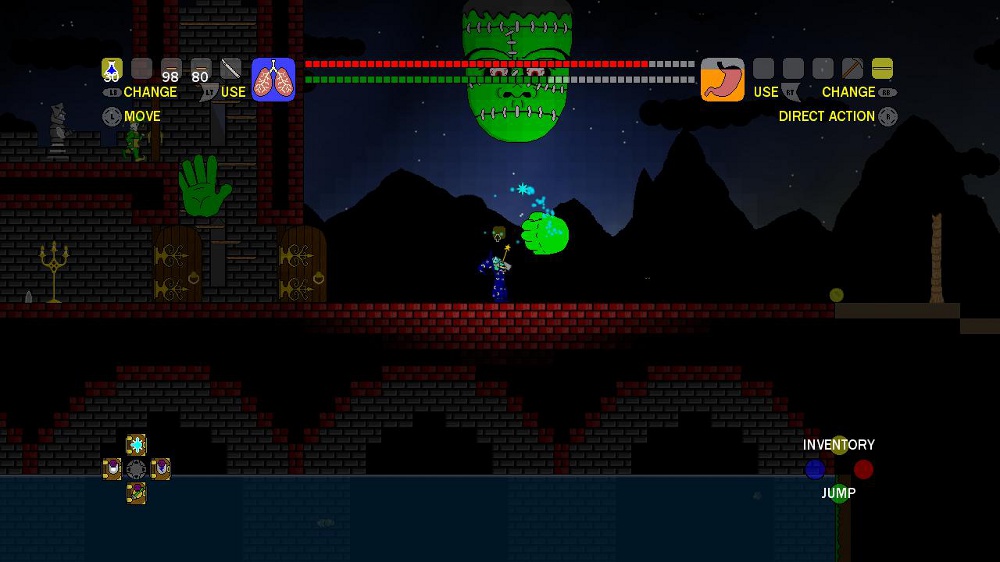Select the blue potion flask slot
Image resolution: width=1000 pixels, height=562 pixels.
(112, 68)
